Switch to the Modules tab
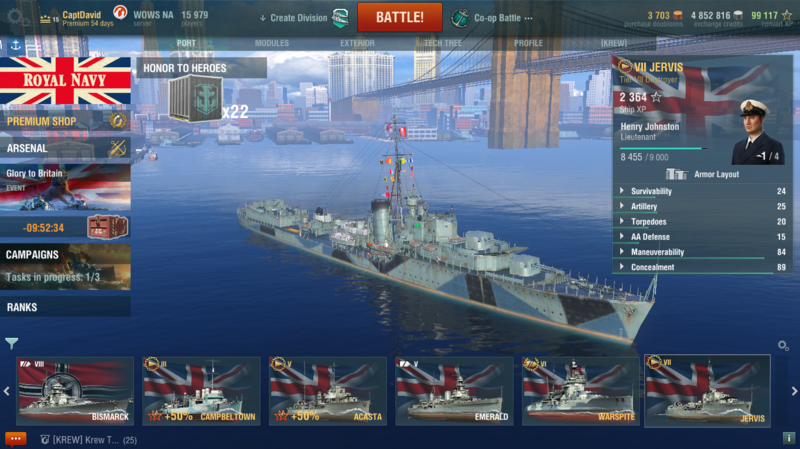This screenshot has width=800, height=449. point(271,44)
